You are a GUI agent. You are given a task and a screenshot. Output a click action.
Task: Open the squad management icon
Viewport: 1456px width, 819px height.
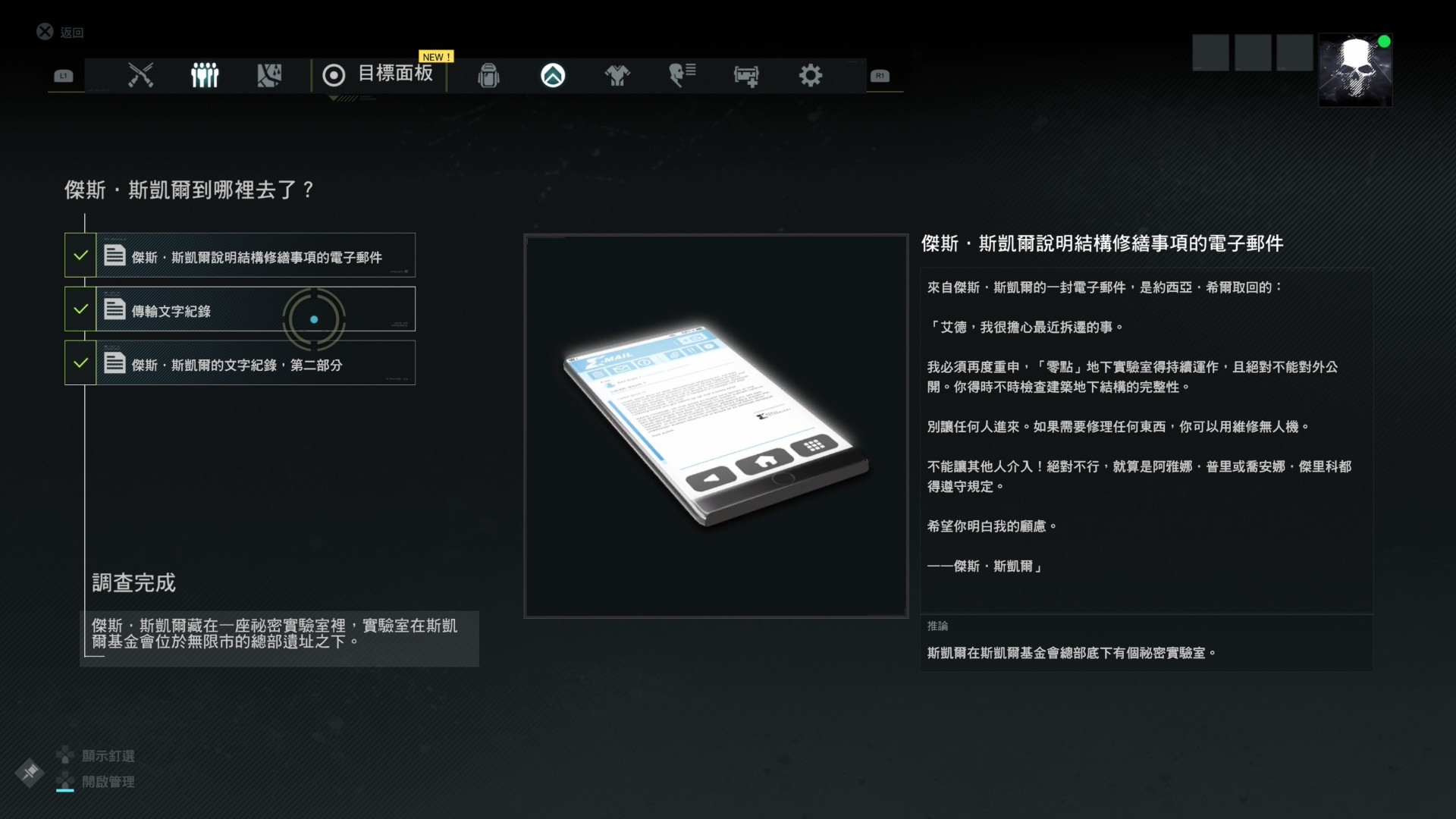coord(205,76)
